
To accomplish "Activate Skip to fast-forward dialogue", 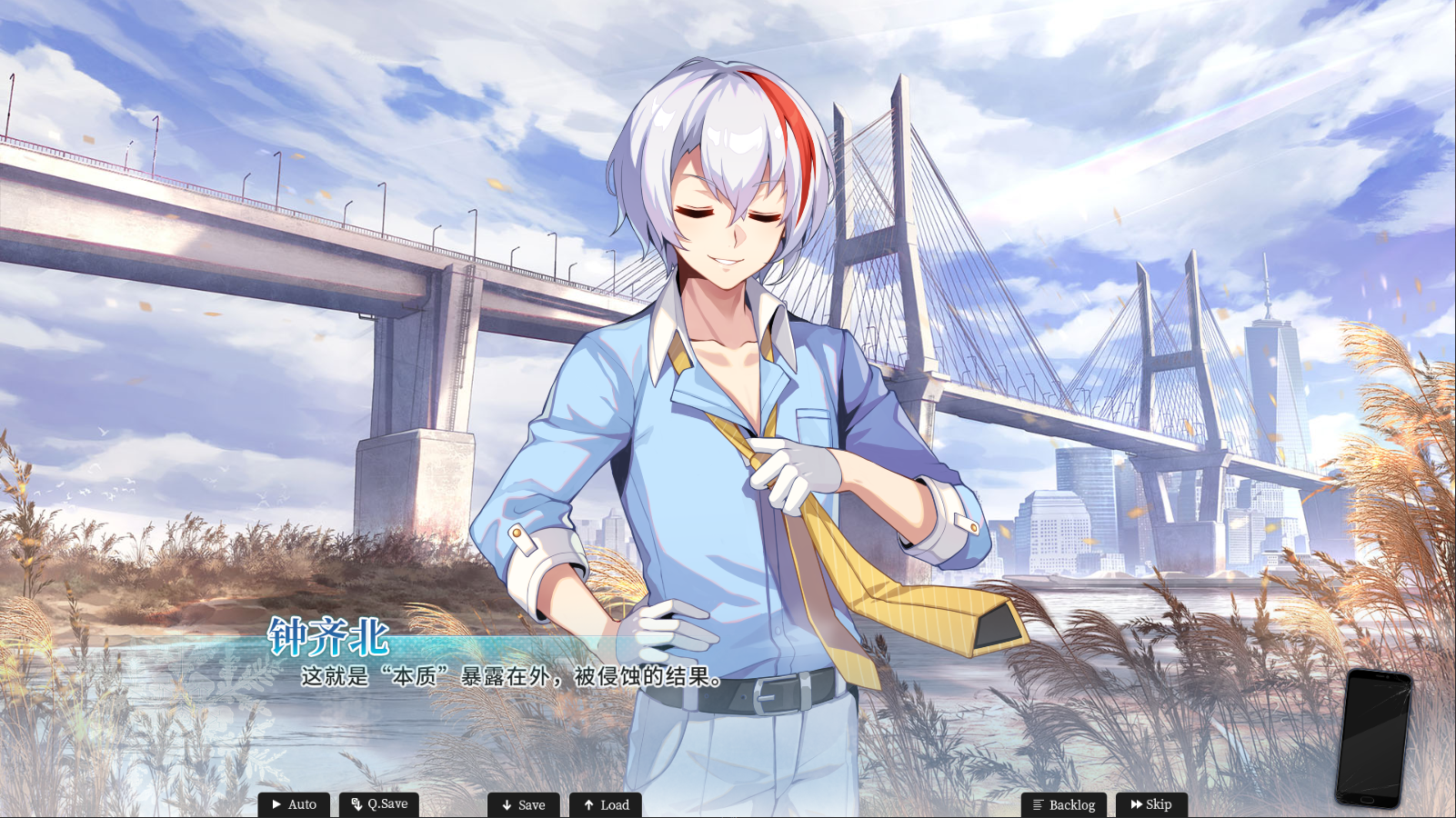I will point(1151,804).
